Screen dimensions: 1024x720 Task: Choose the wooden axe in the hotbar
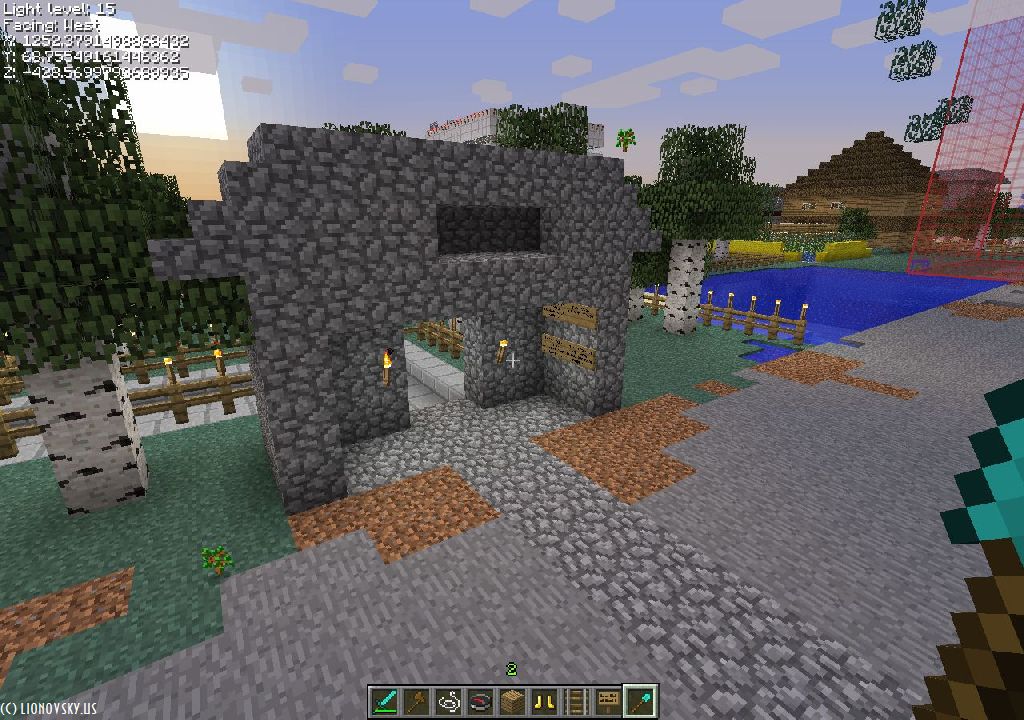click(x=417, y=701)
